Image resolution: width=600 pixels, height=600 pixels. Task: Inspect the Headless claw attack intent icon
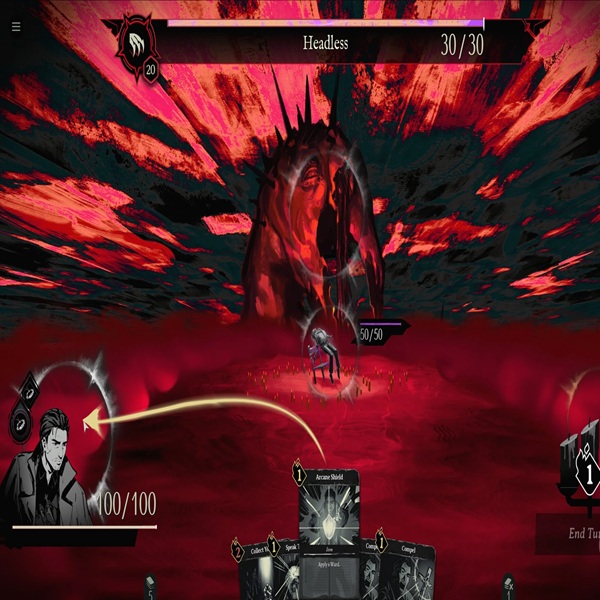point(138,46)
